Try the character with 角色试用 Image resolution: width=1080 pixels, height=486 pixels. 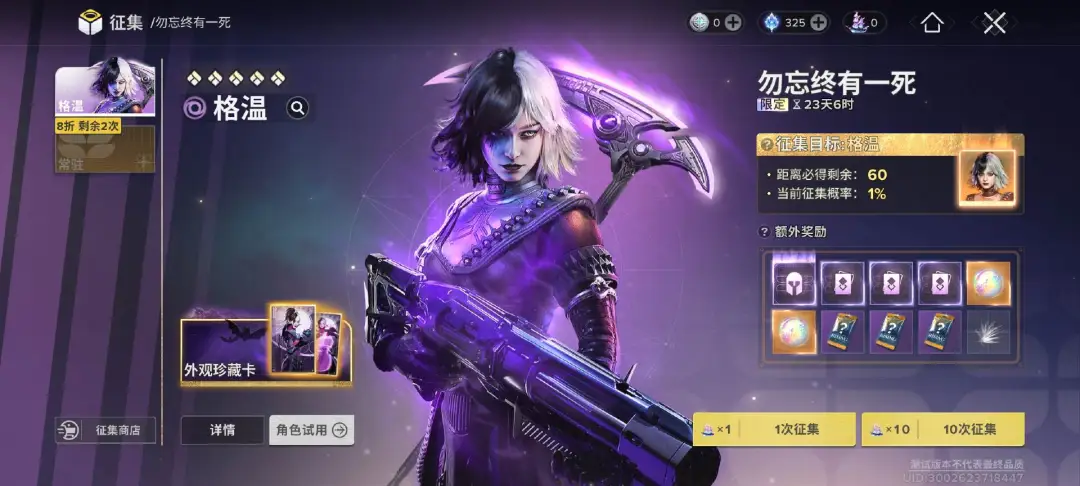(311, 430)
